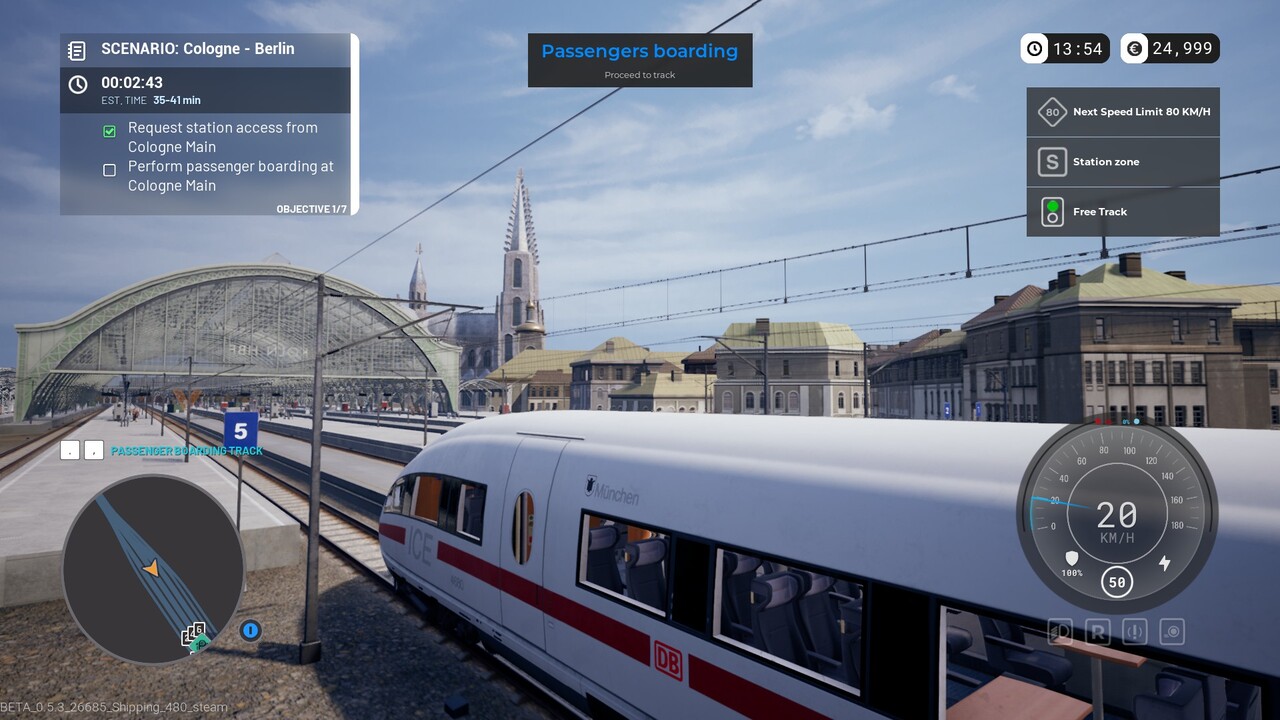This screenshot has height=720, width=1280.
Task: Toggle the headlights icon
Action: tap(1061, 632)
